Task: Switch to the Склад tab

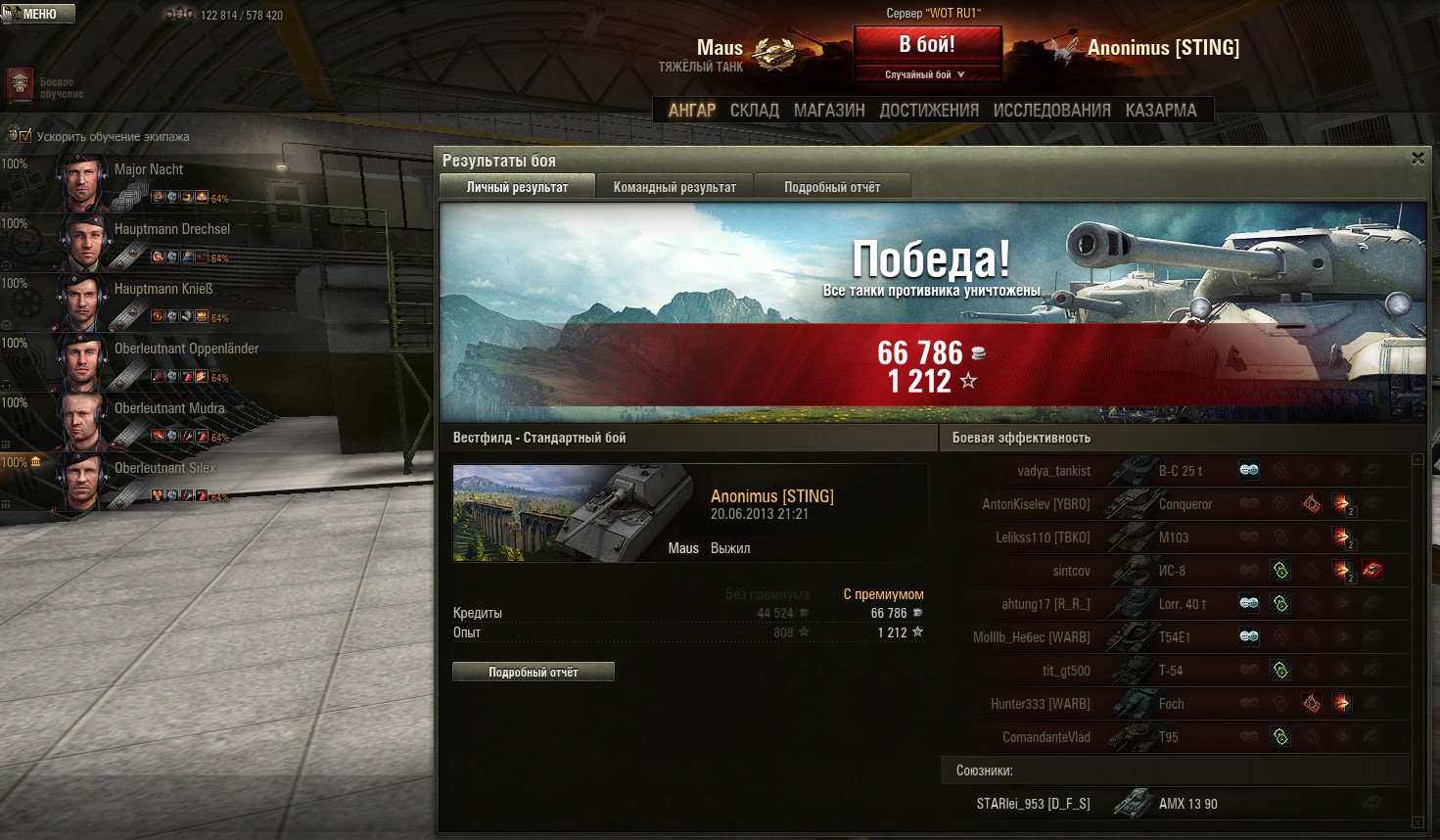Action: tap(754, 111)
